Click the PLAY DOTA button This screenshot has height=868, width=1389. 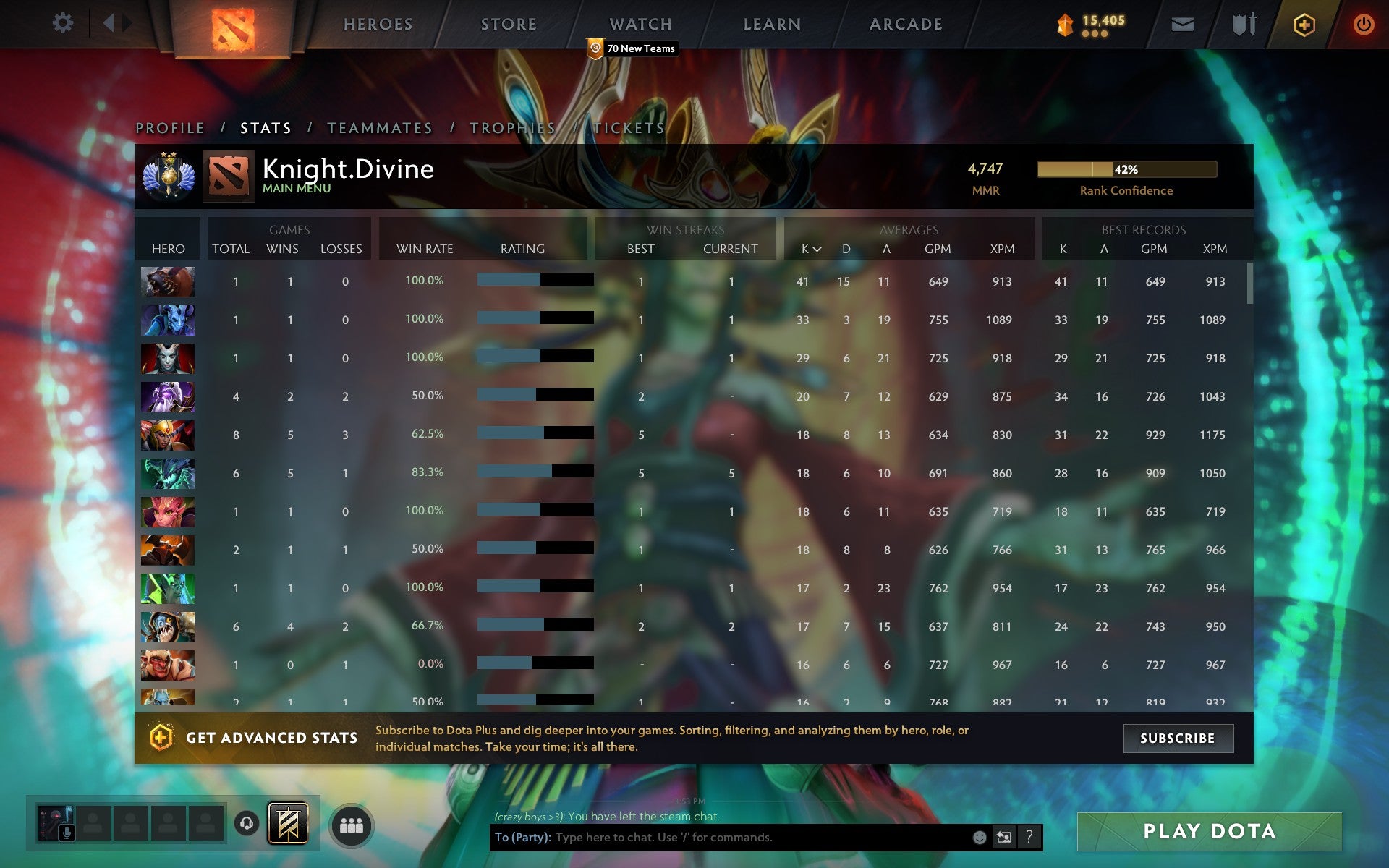pyautogui.click(x=1210, y=831)
